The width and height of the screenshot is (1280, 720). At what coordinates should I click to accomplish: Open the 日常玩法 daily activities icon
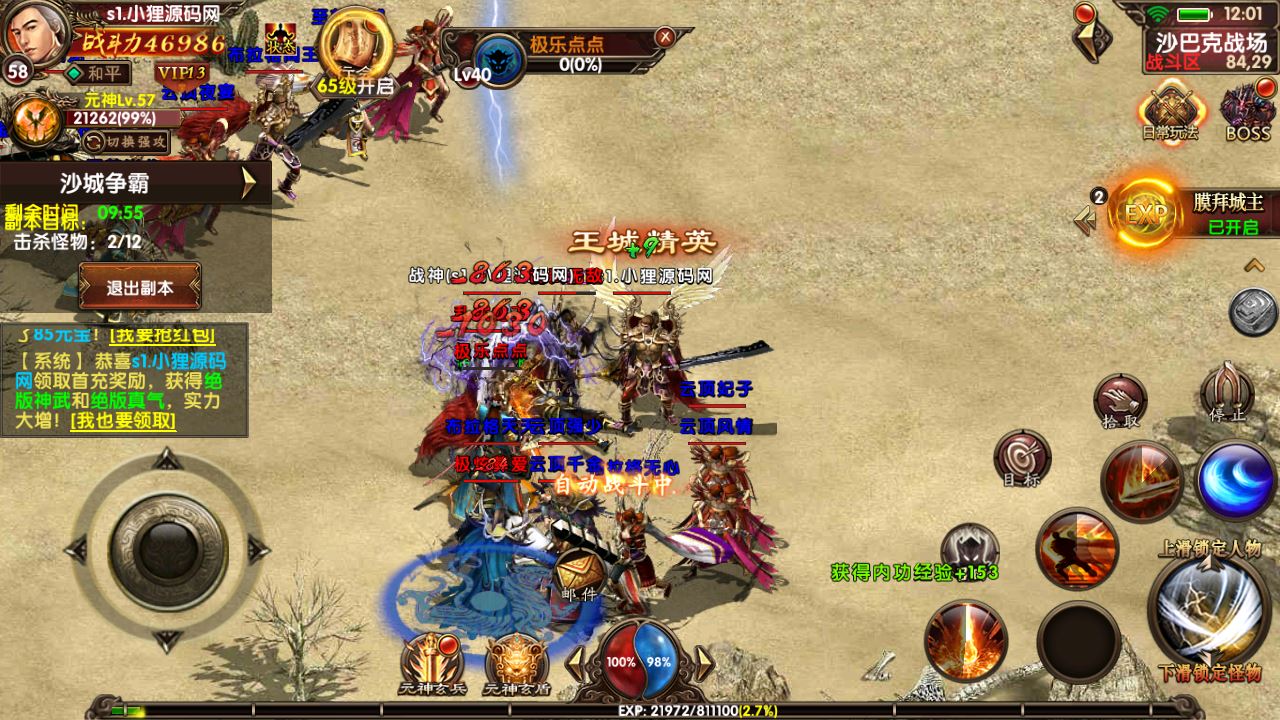1171,112
